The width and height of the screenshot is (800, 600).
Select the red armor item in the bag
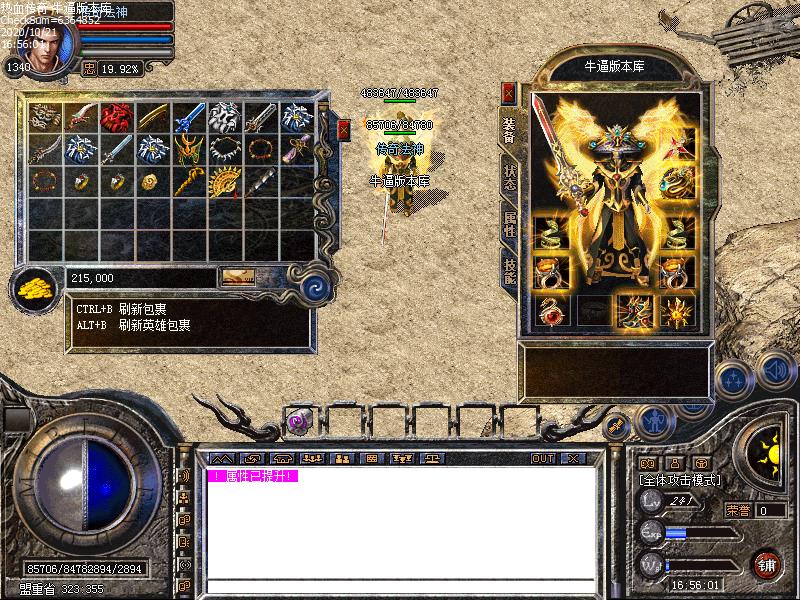click(x=116, y=117)
